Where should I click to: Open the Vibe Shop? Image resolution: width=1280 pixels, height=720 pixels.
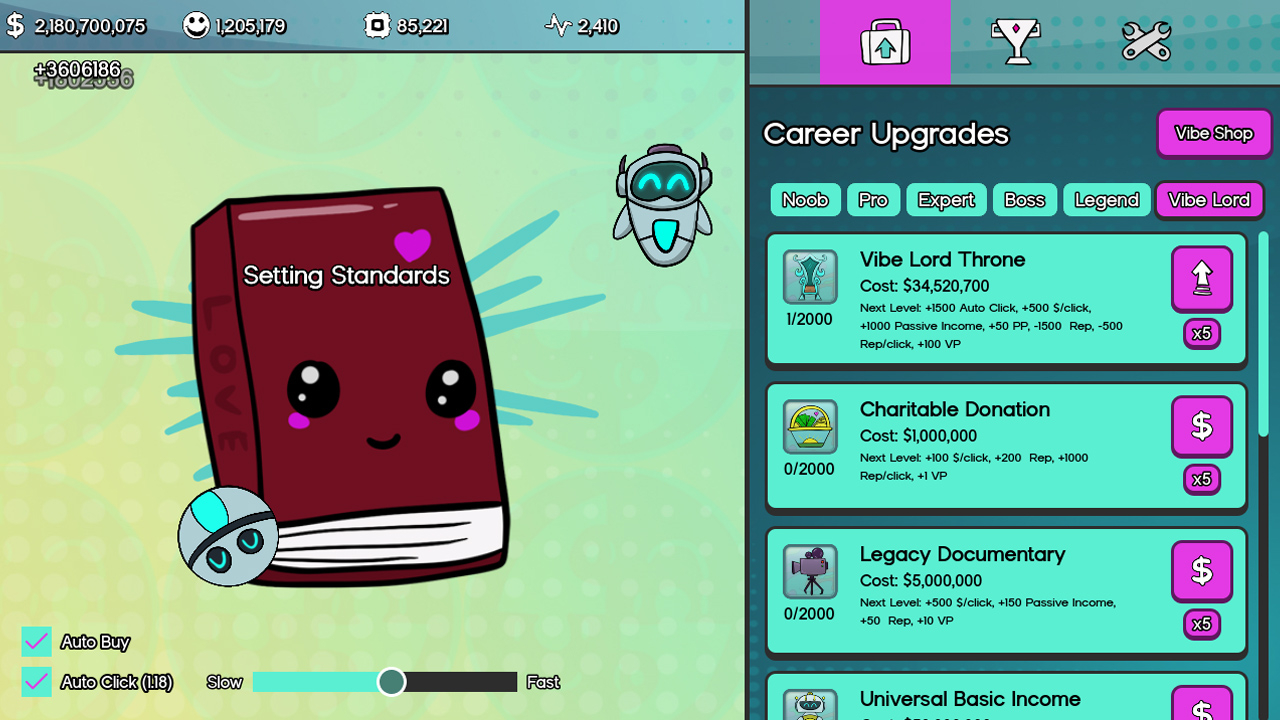point(1213,134)
